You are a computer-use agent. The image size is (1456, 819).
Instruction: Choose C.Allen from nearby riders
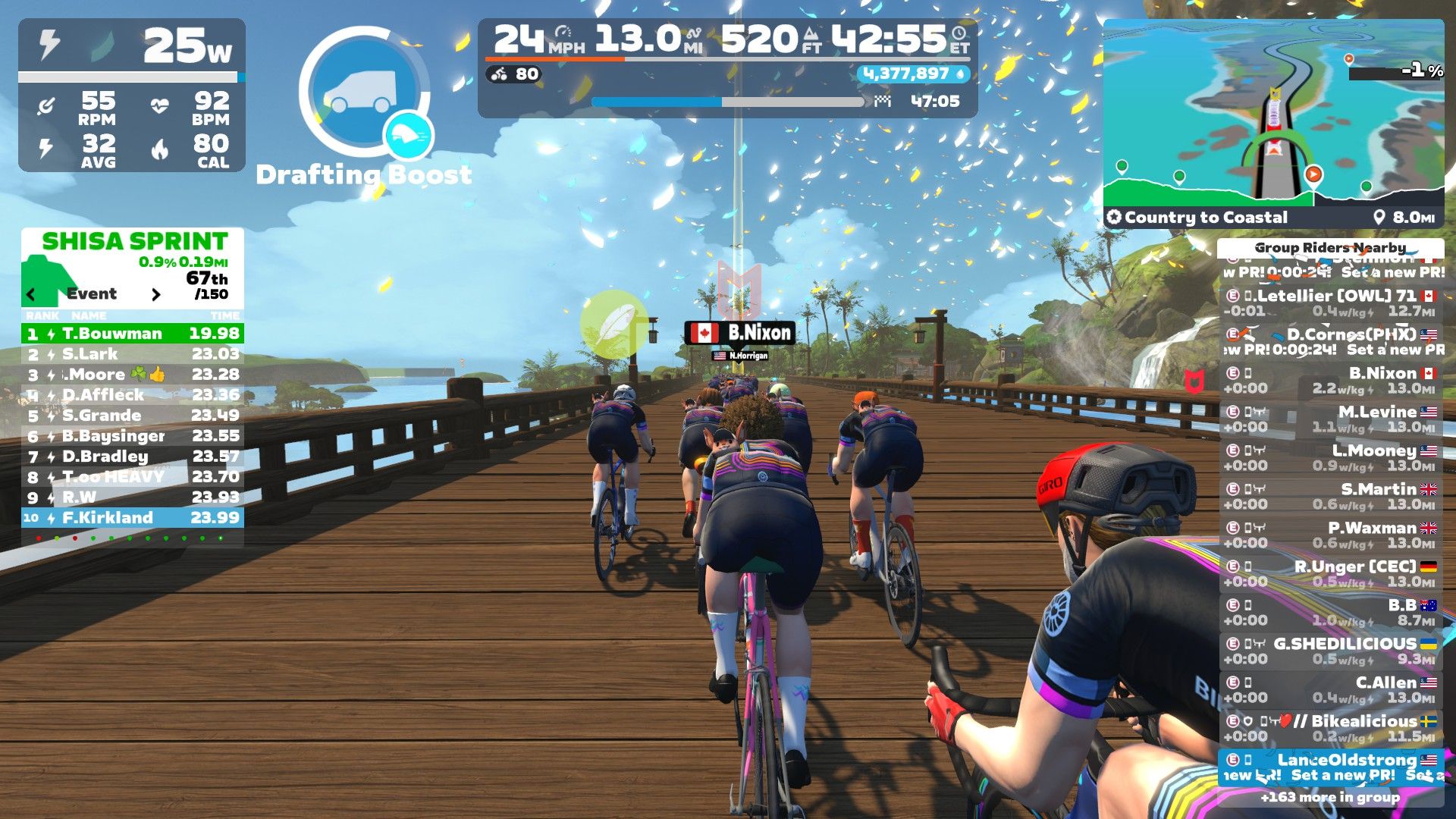[x=1331, y=690]
